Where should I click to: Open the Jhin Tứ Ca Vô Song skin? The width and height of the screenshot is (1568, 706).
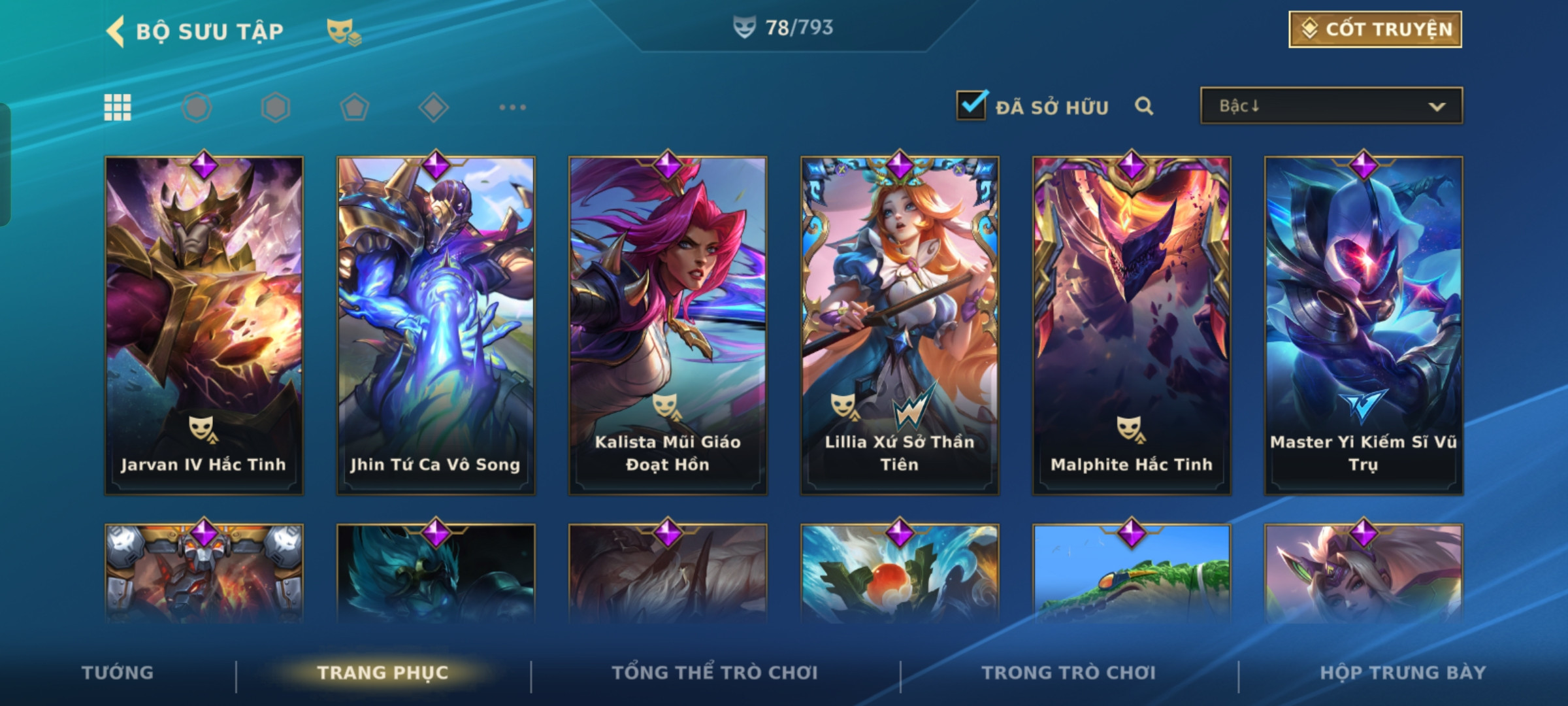pyautogui.click(x=436, y=325)
